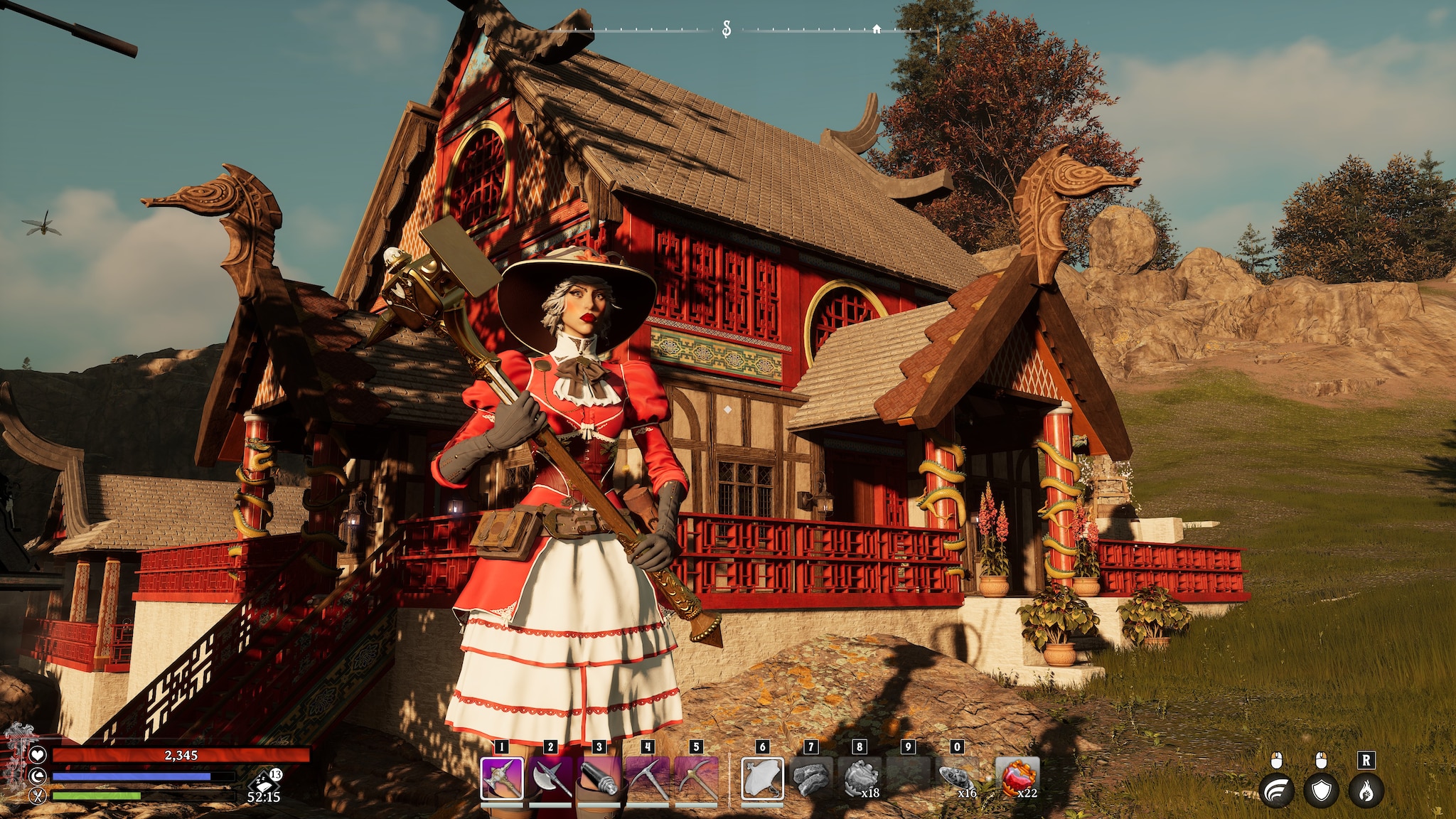Equip the curved pickaxe in slot 5
The height and width of the screenshot is (819, 1456).
pyautogui.click(x=696, y=778)
